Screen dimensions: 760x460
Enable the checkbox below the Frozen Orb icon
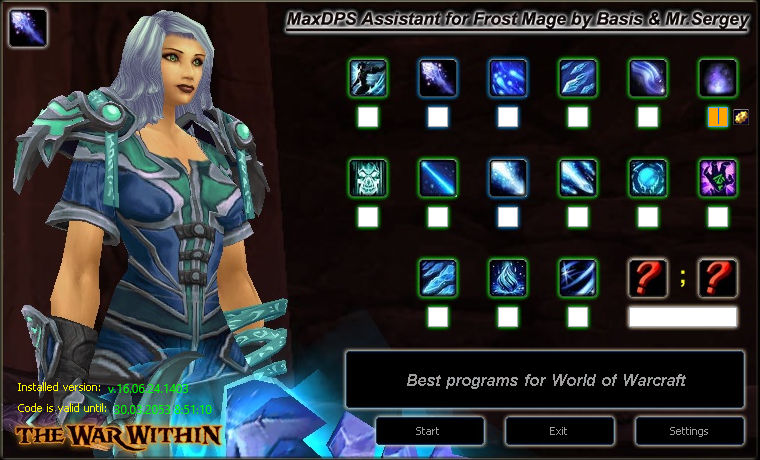pyautogui.click(x=648, y=217)
